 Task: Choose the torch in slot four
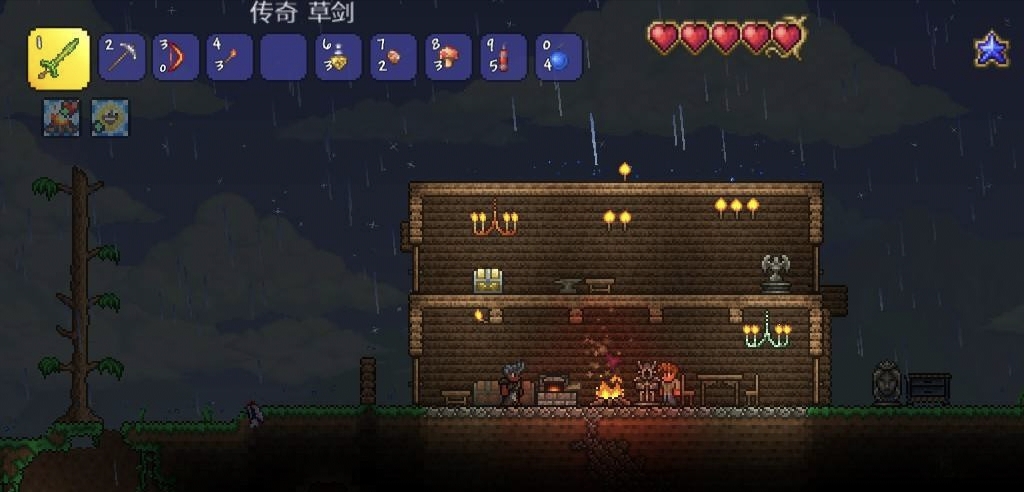[x=230, y=58]
